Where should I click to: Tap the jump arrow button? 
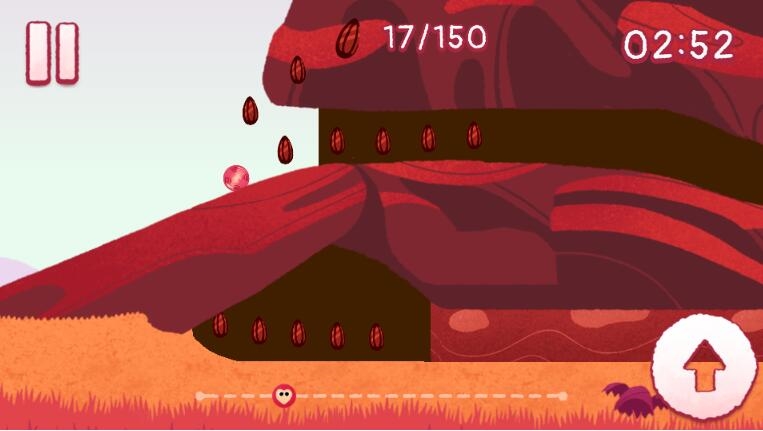[705, 366]
